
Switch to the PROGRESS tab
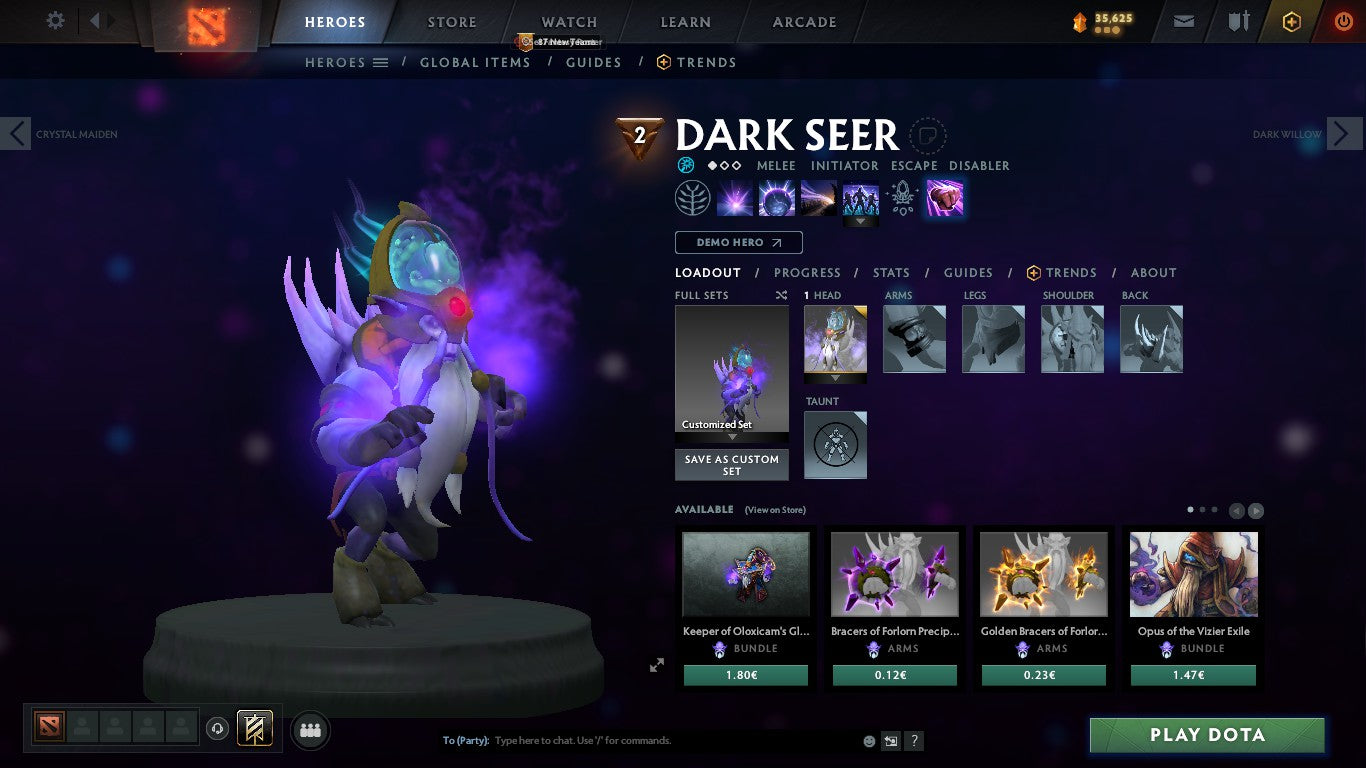pos(808,272)
